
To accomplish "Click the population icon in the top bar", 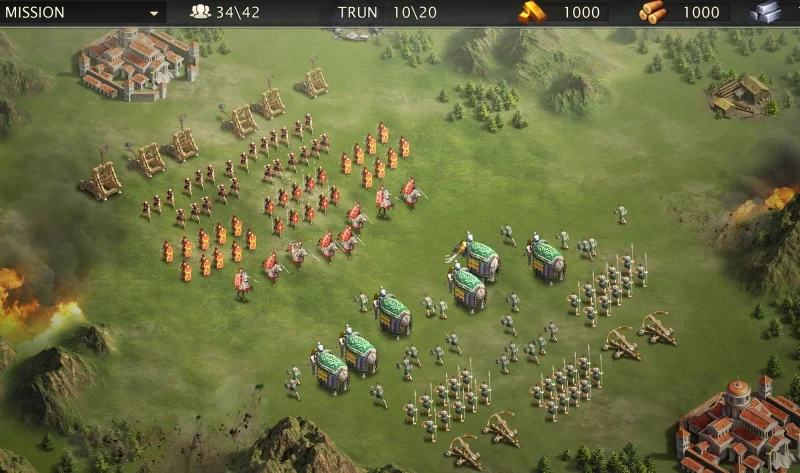I will pyautogui.click(x=200, y=13).
